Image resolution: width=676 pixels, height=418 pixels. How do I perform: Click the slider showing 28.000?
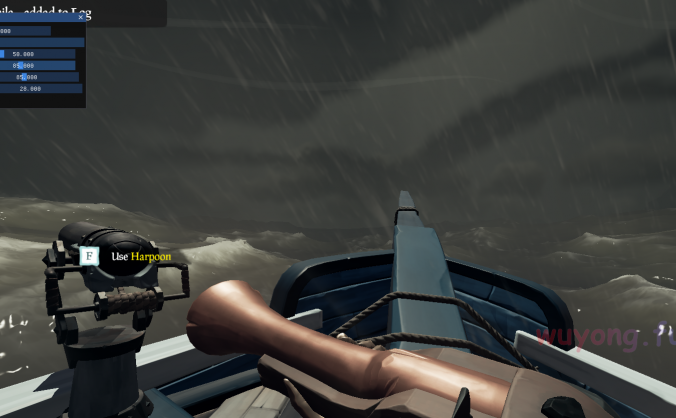[41, 89]
